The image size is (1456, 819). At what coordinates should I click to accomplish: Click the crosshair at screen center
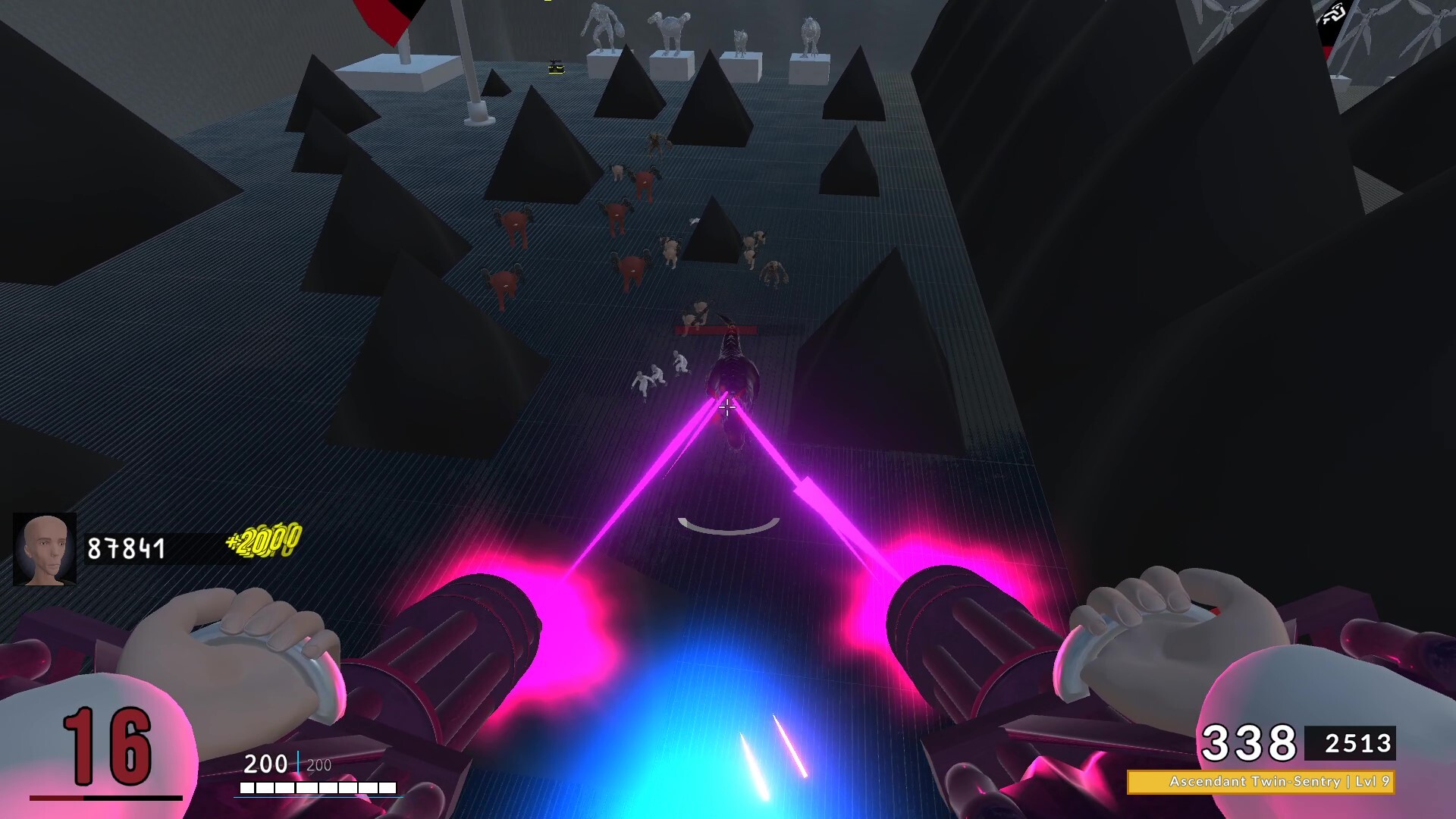click(x=727, y=409)
